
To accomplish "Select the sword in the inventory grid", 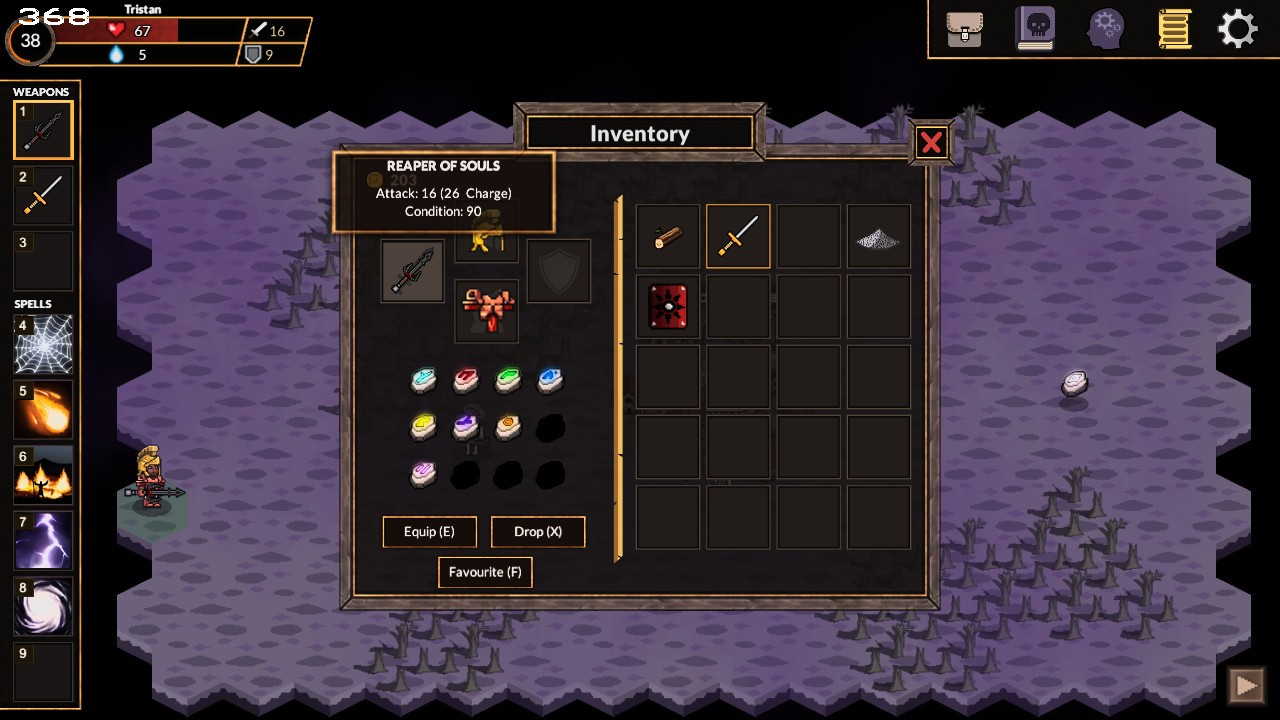I will (x=738, y=237).
